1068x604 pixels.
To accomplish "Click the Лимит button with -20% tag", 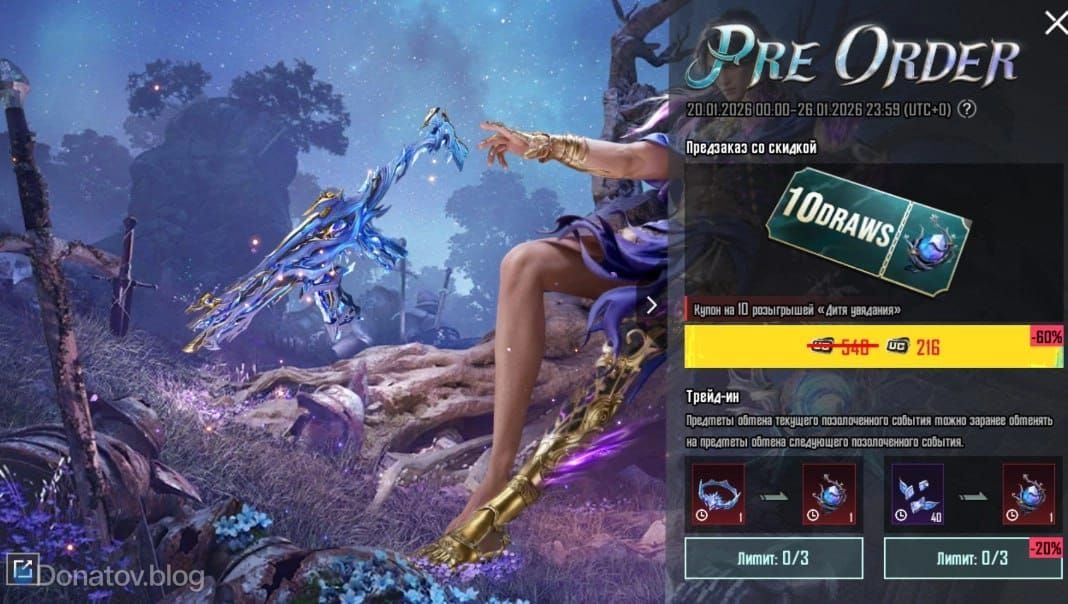I will [x=959, y=557].
